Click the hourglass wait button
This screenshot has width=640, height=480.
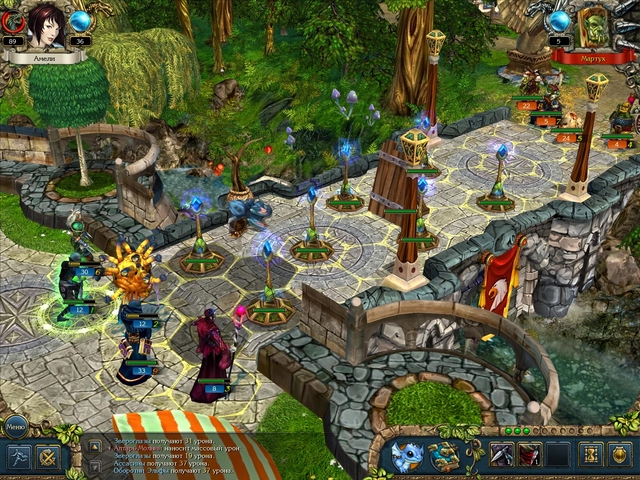pos(592,455)
